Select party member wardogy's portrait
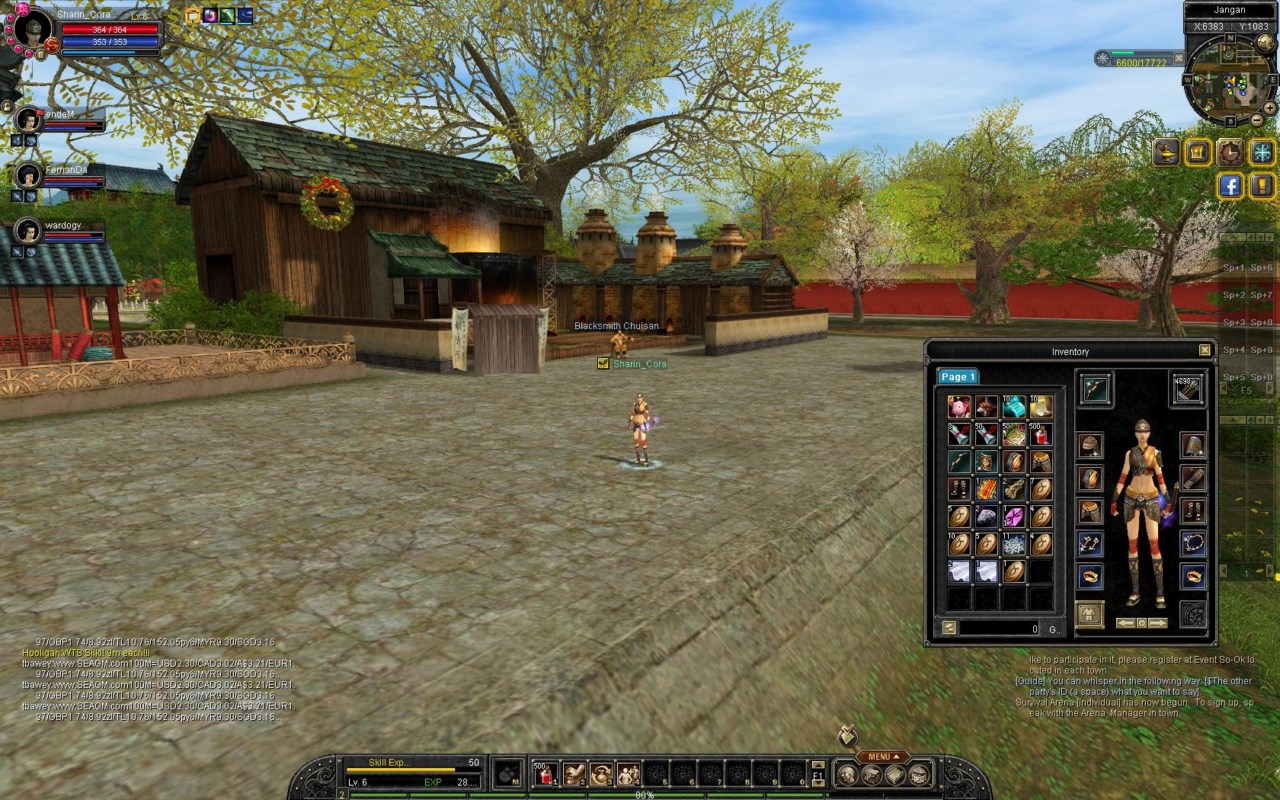Viewport: 1280px width, 800px height. 28,231
